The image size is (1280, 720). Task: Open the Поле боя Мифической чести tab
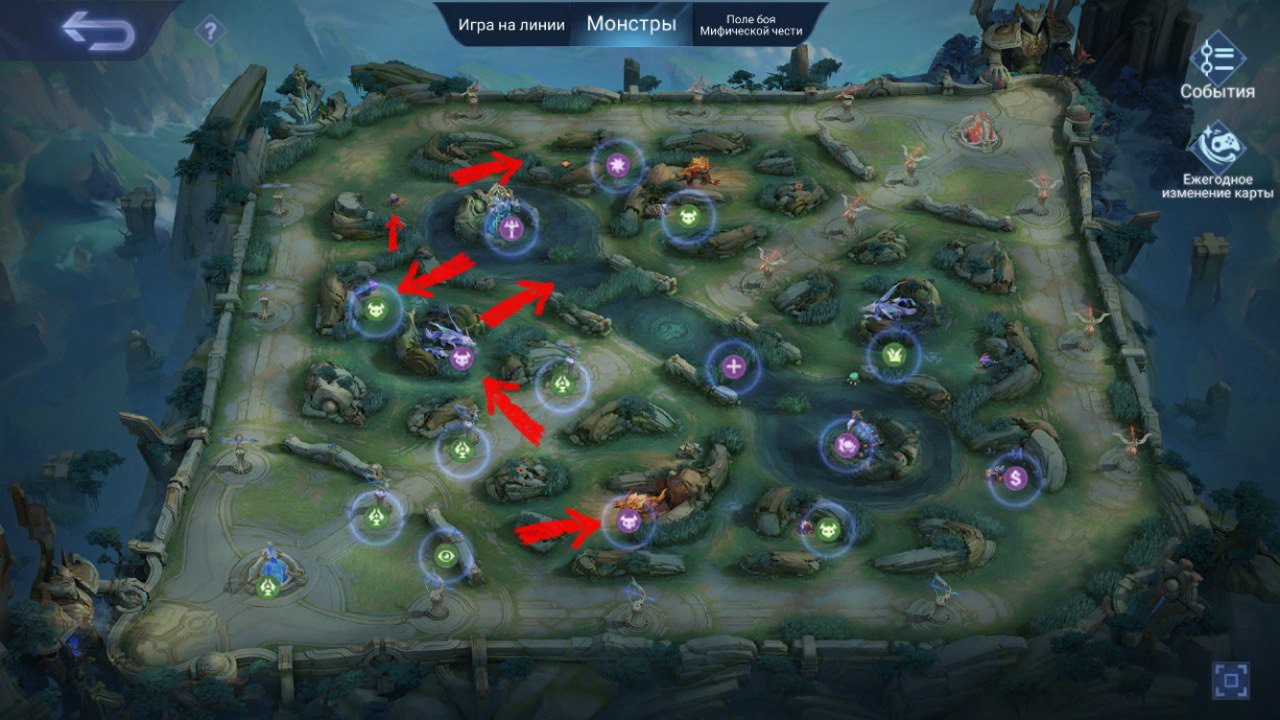(751, 25)
